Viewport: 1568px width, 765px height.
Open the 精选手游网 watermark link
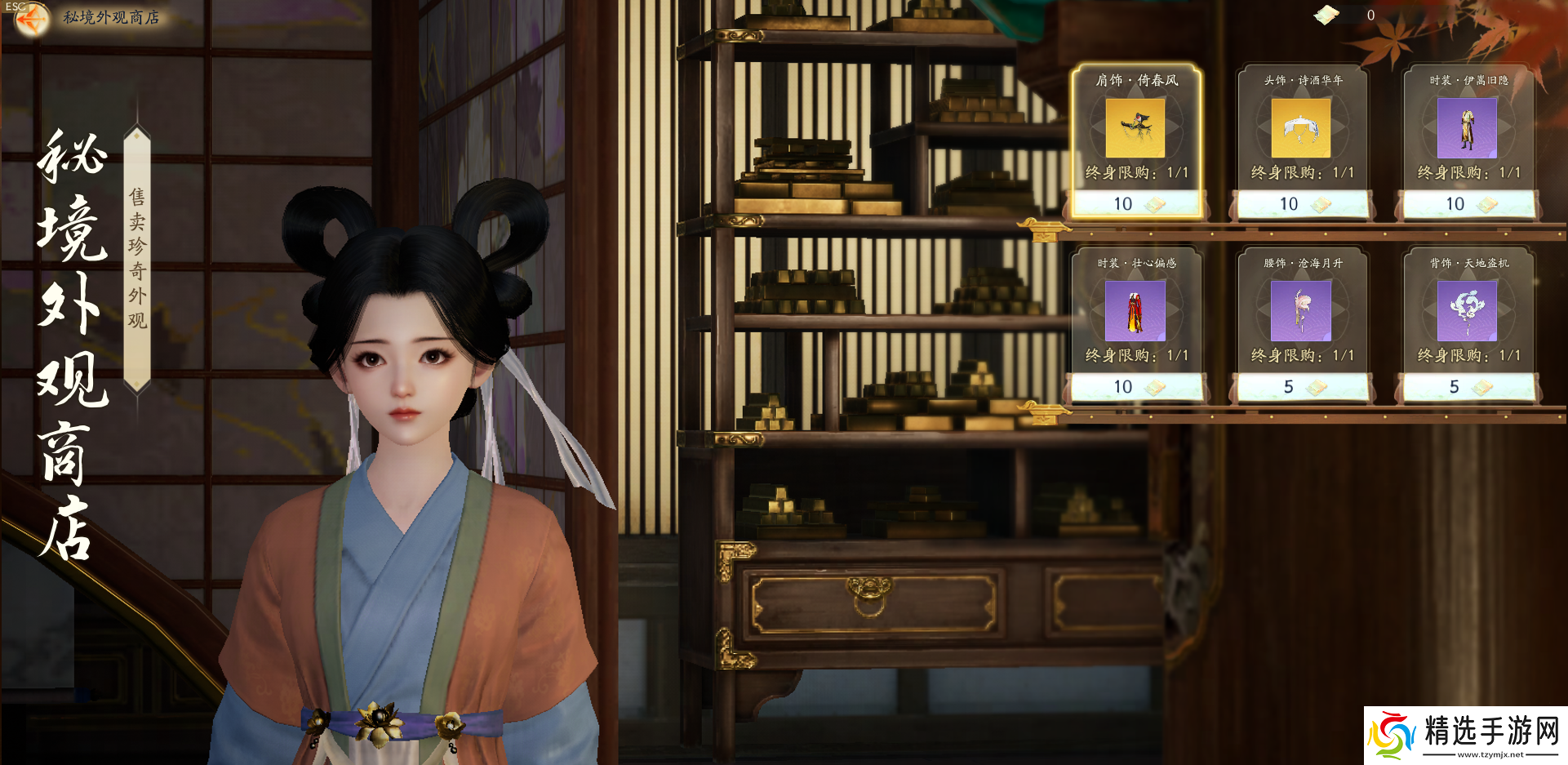(1466, 735)
